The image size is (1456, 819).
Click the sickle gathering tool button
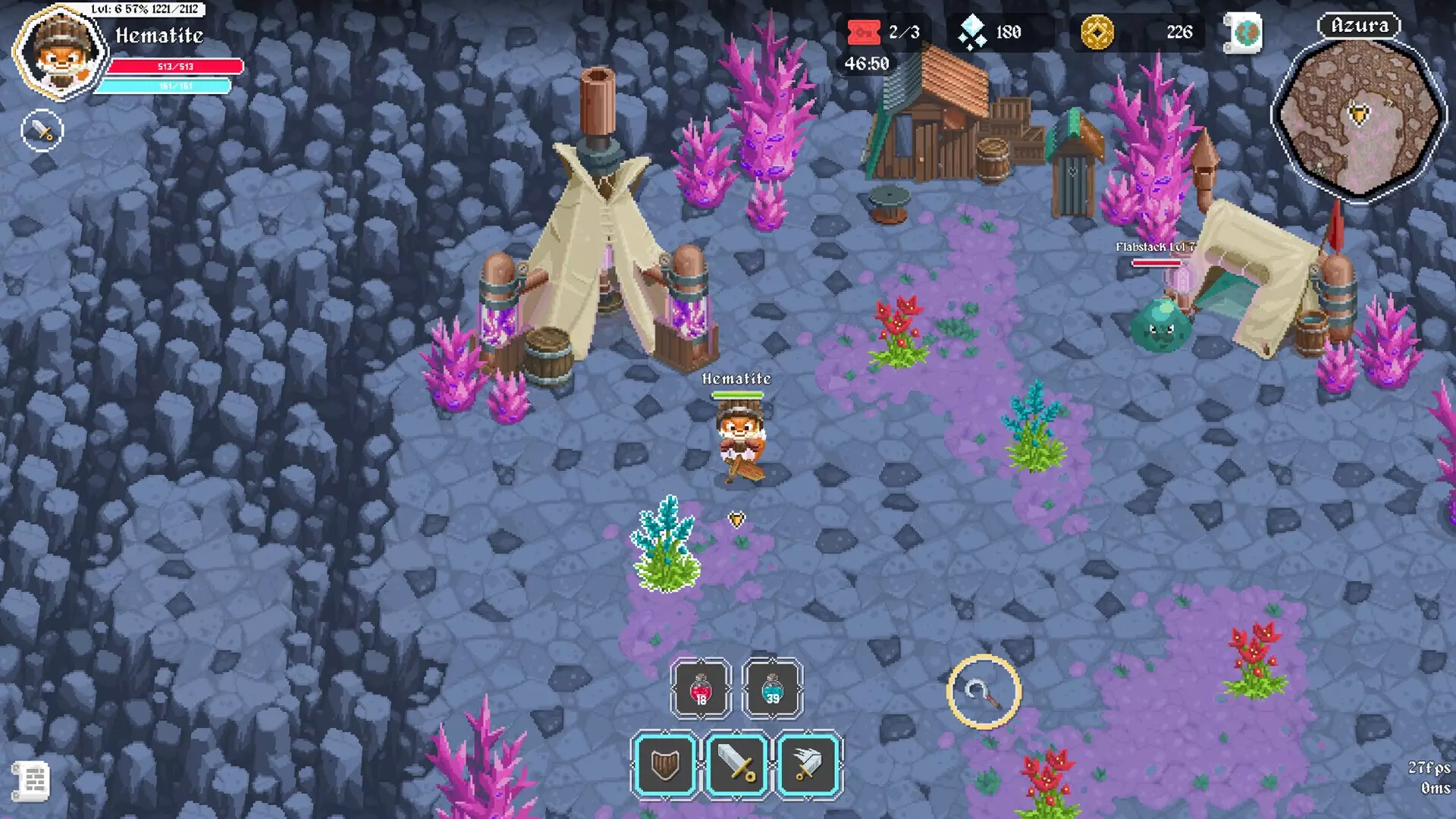pyautogui.click(x=984, y=692)
